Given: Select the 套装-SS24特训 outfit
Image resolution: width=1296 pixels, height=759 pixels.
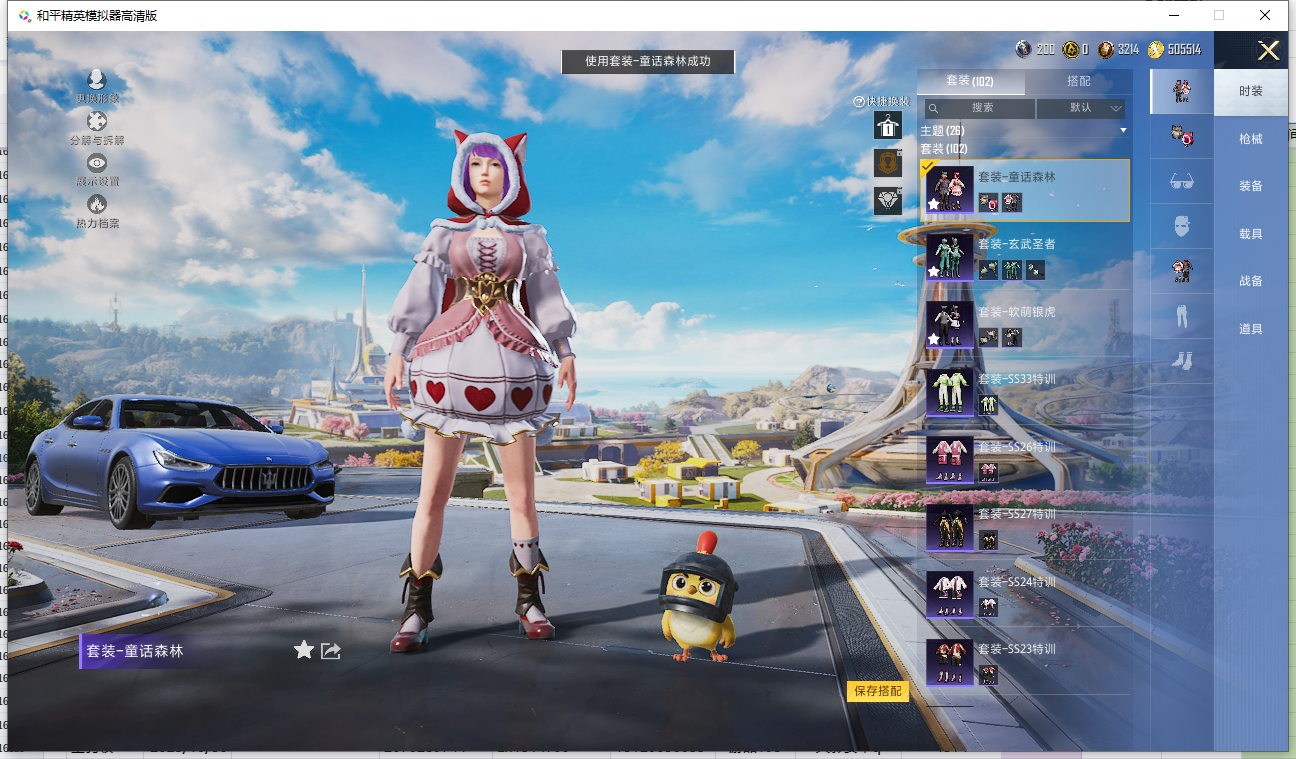Looking at the screenshot, I should (1024, 594).
